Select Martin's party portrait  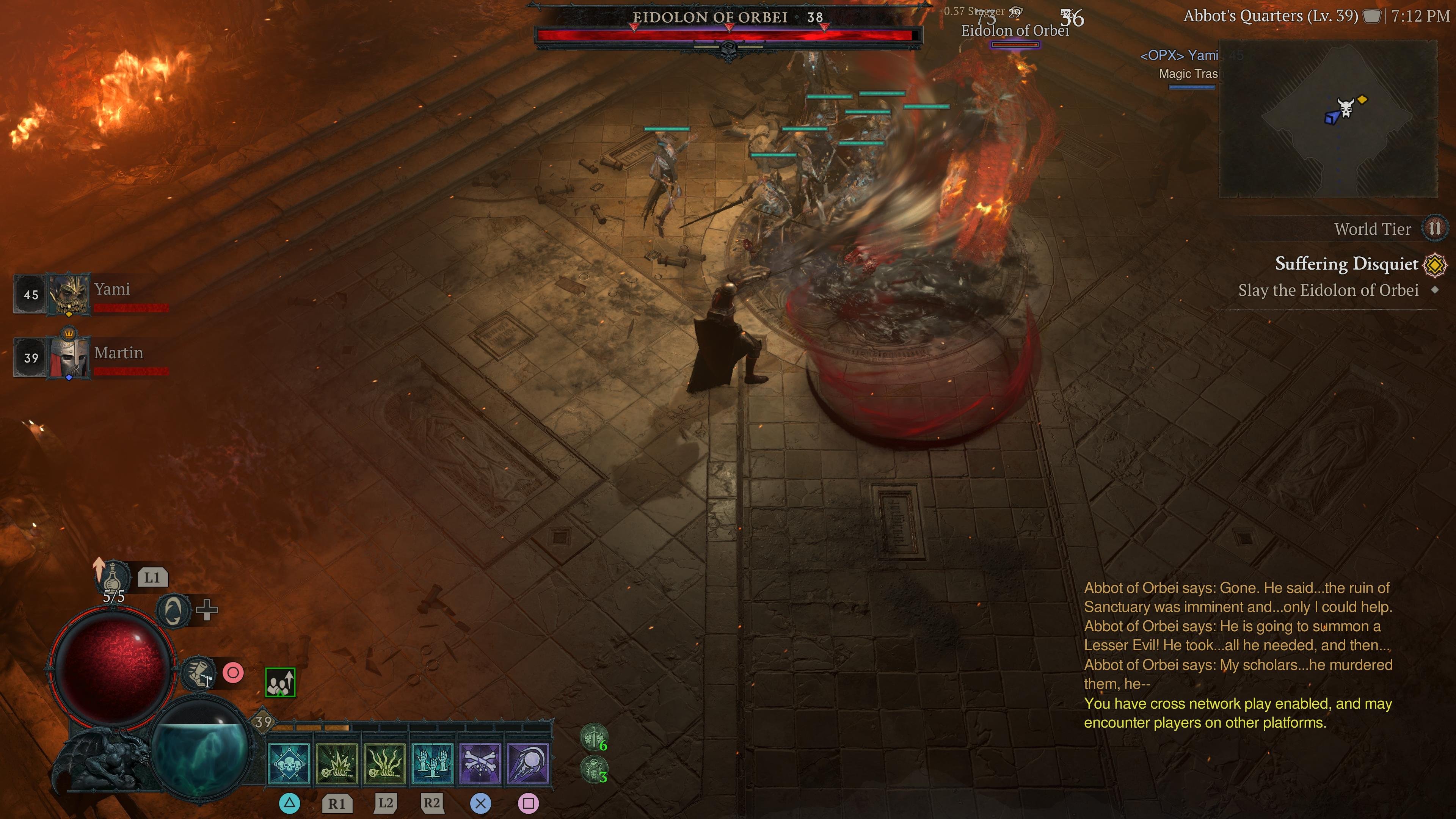click(68, 356)
